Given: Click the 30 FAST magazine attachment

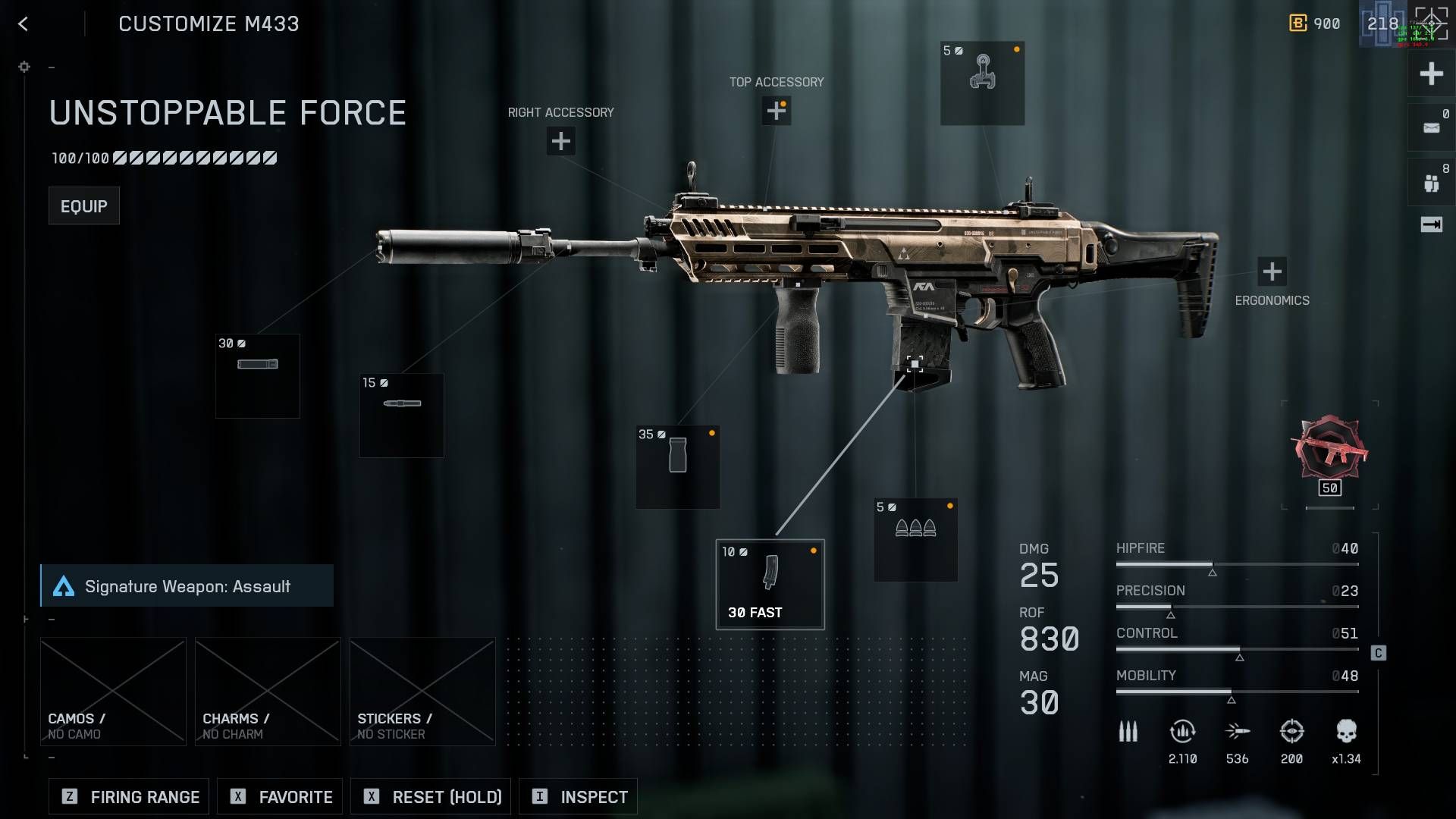Looking at the screenshot, I should coord(769,582).
